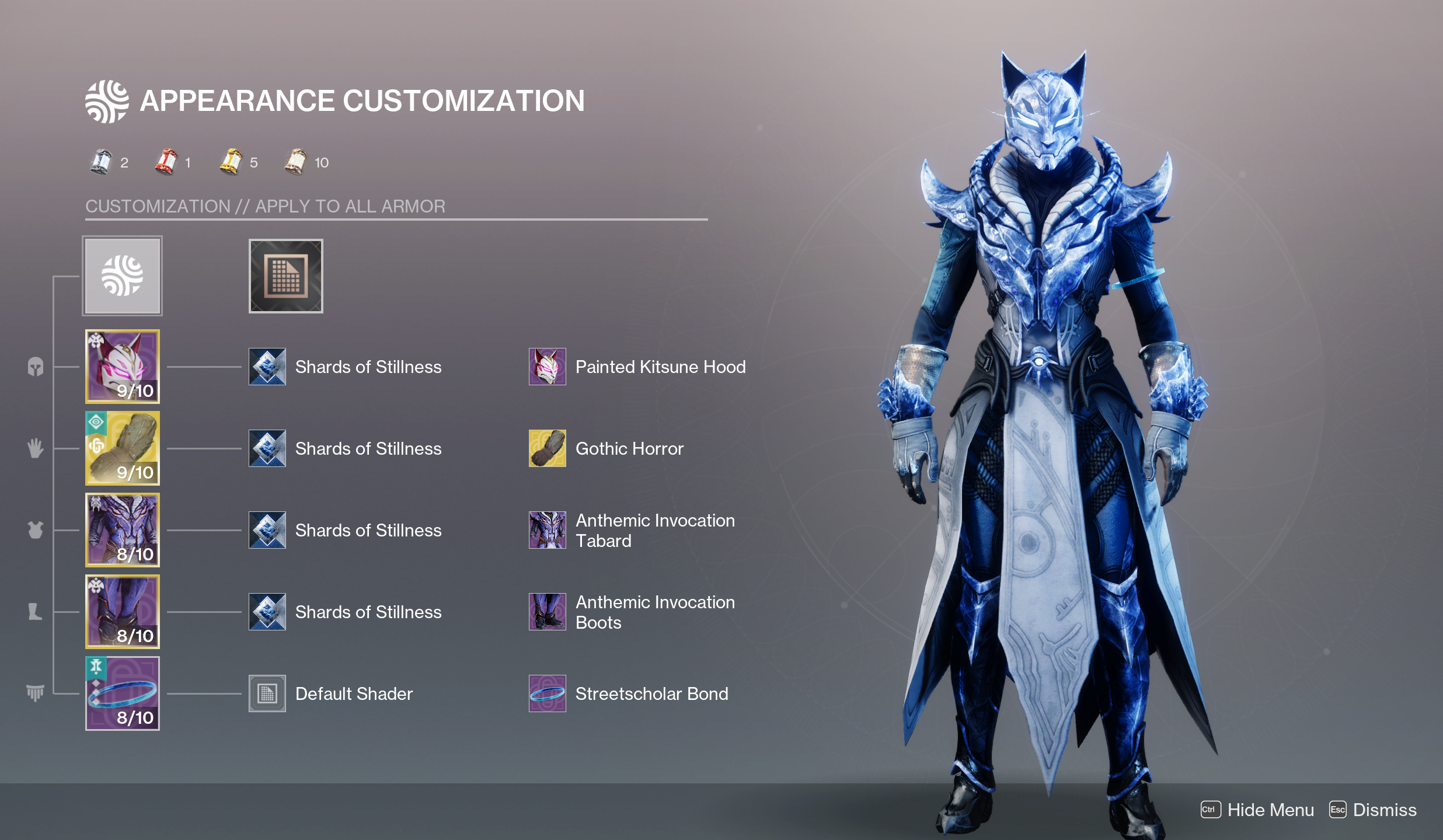Open the Anthemic Invocation Tabard ornament
Viewport: 1443px width, 840px height.
(548, 530)
